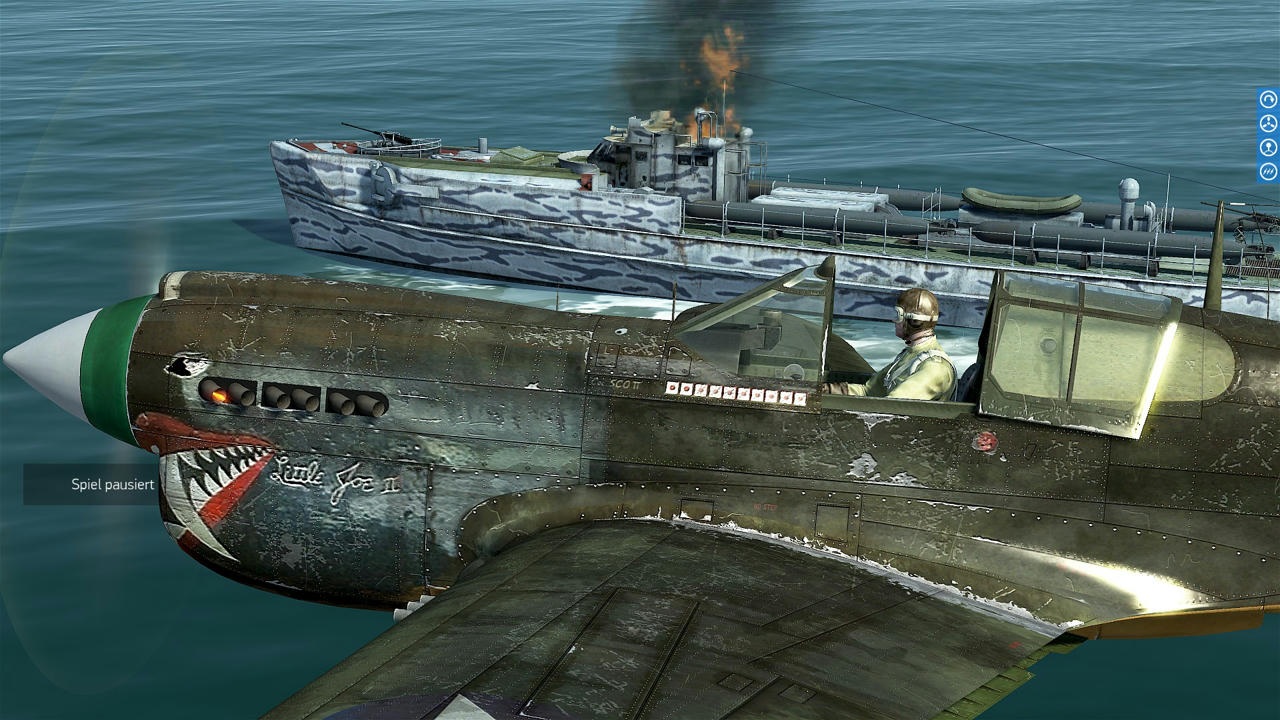Select the three slanted lines icon
Viewport: 1280px width, 720px height.
point(1268,172)
